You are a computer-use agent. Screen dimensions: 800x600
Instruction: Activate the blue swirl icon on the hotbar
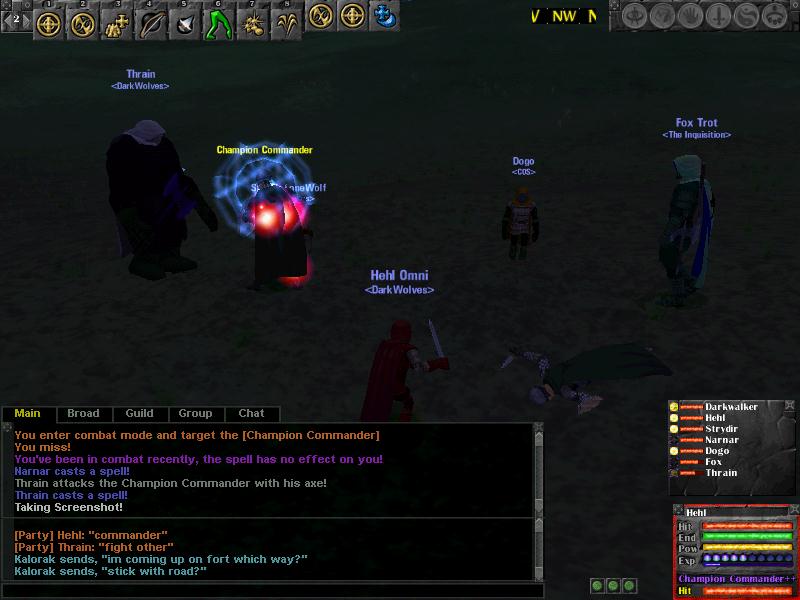(x=383, y=16)
